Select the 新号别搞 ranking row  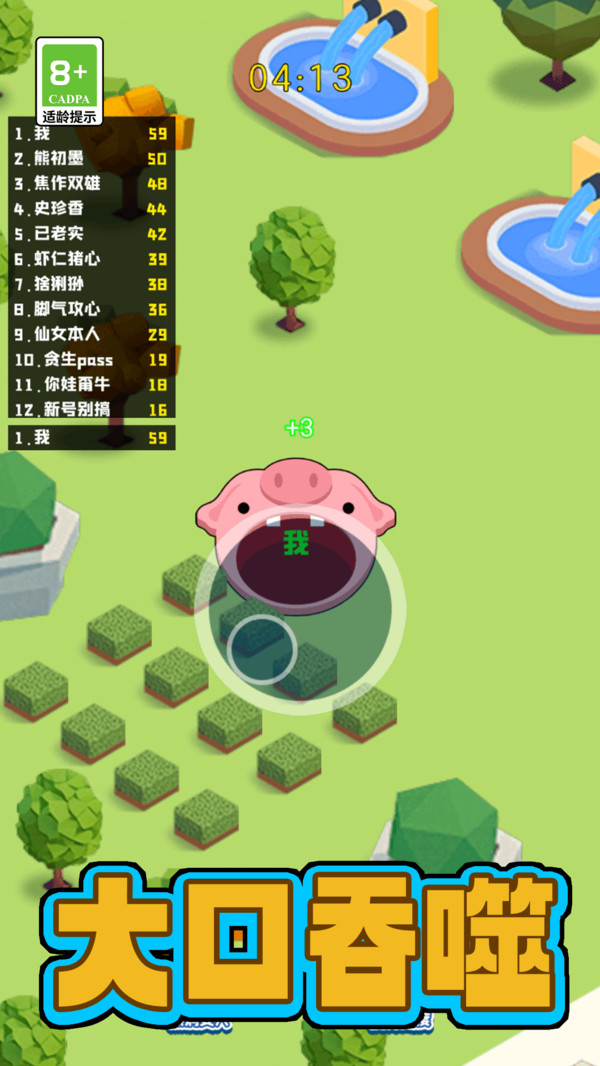tap(90, 409)
